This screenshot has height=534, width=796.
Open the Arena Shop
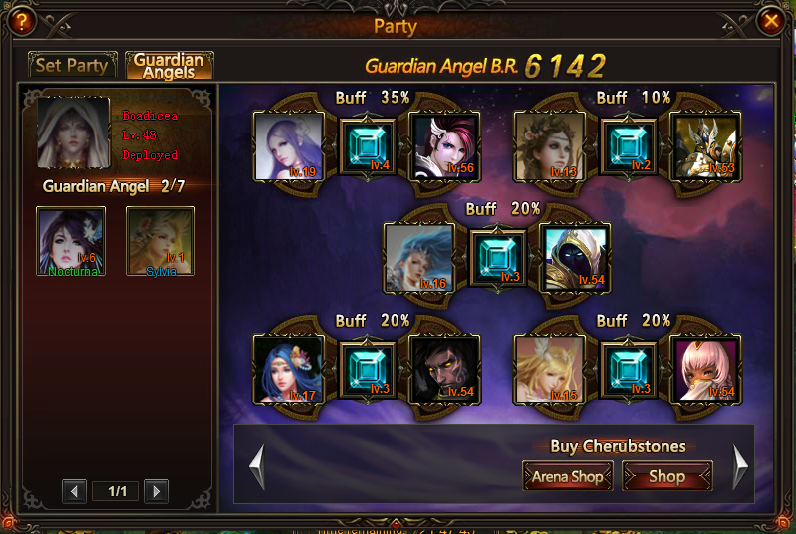pos(567,476)
